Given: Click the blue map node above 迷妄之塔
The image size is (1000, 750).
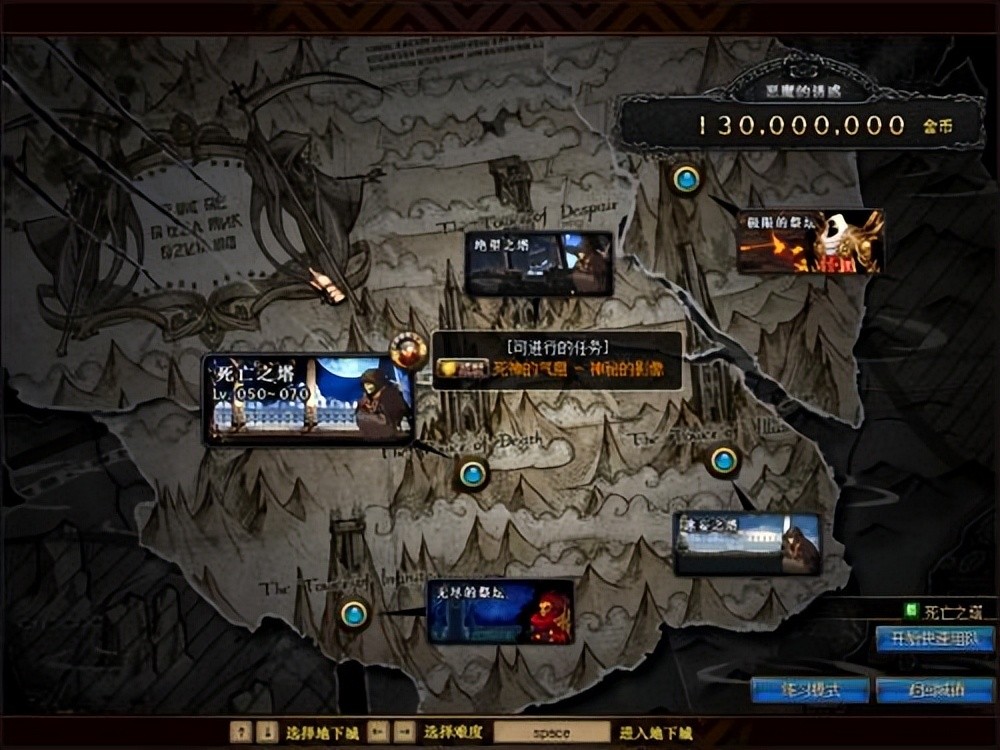Looking at the screenshot, I should [x=723, y=461].
